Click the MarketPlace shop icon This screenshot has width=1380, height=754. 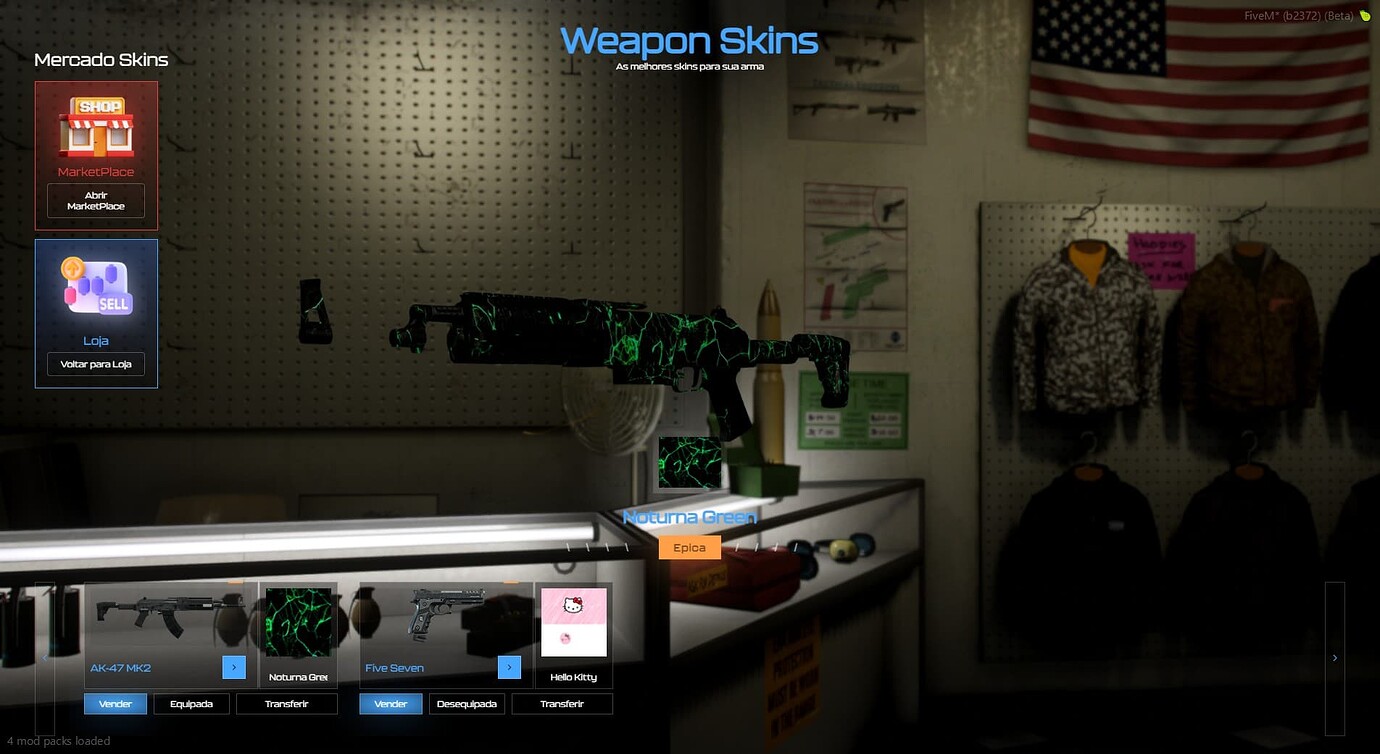pyautogui.click(x=95, y=128)
